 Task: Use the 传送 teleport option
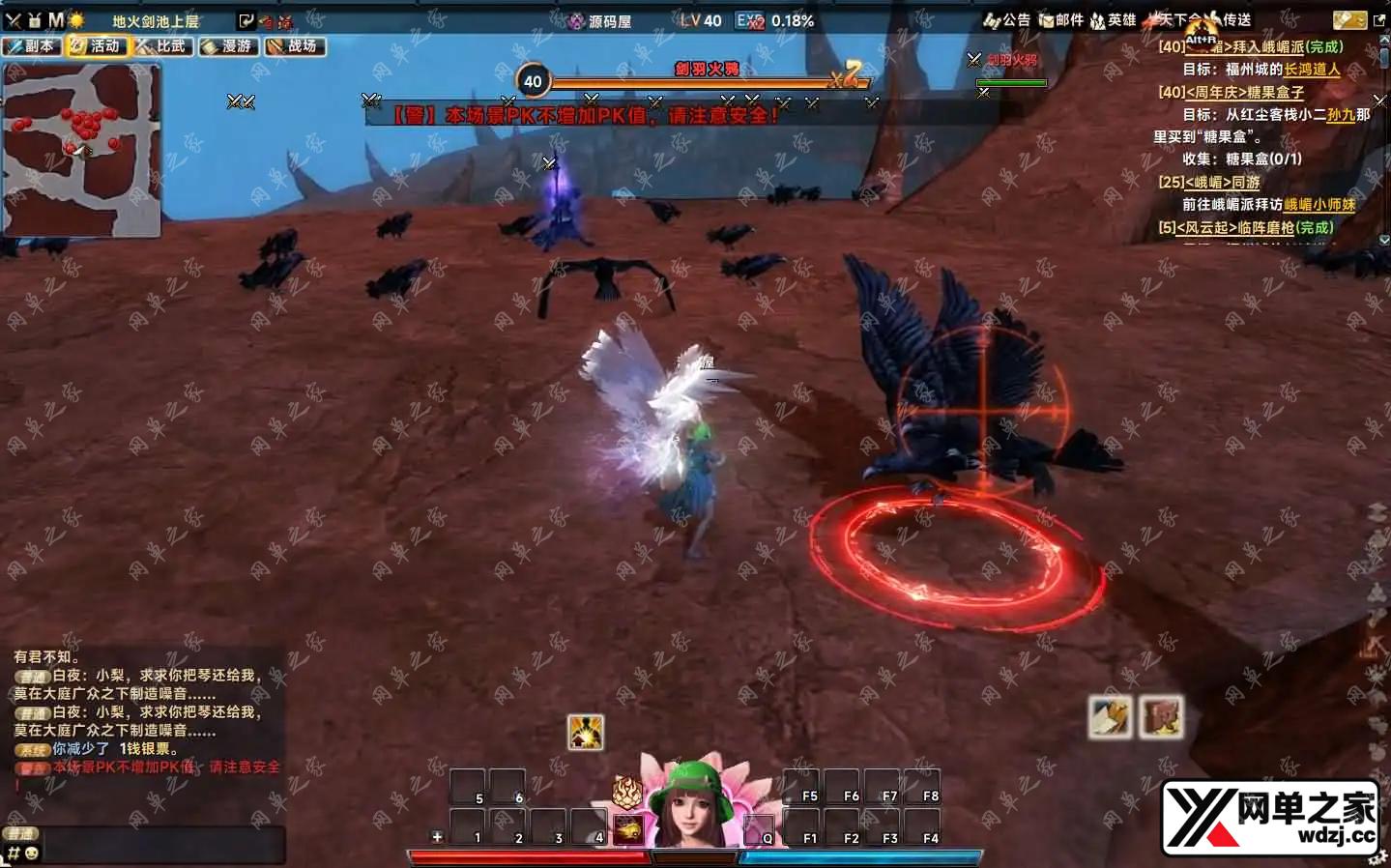pos(1228,20)
